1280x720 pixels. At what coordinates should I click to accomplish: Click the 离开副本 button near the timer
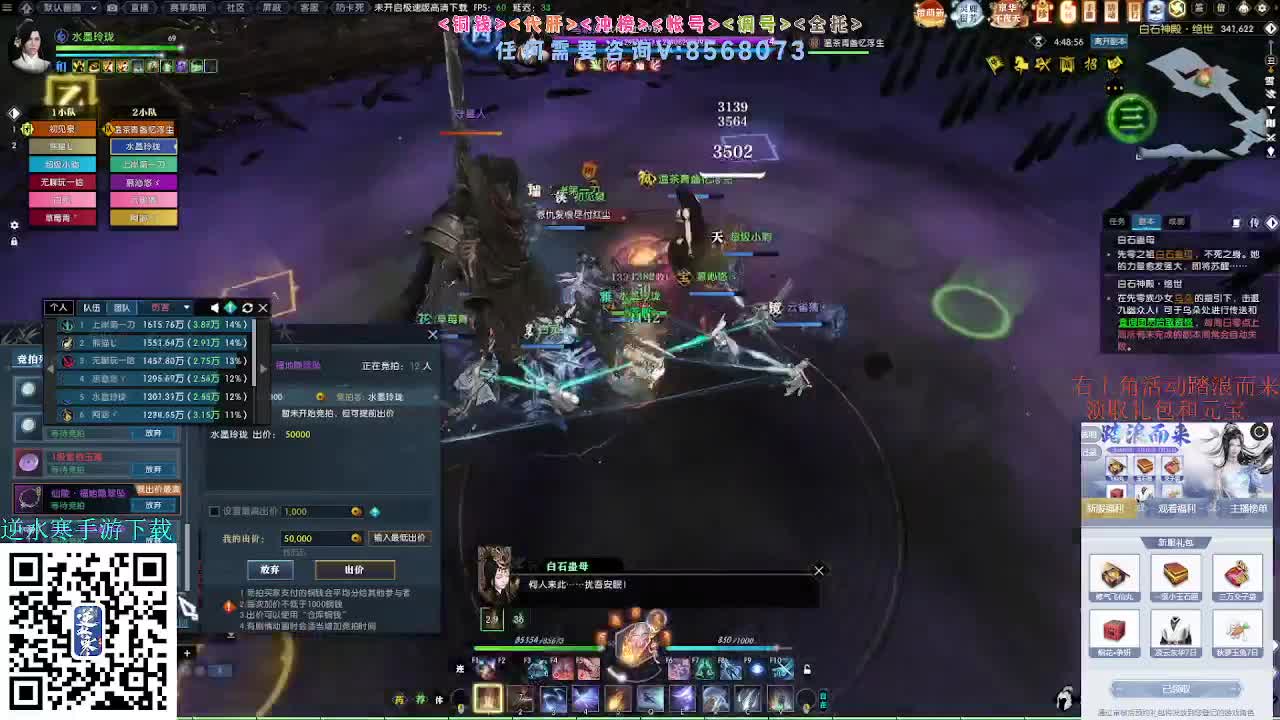coord(1109,42)
